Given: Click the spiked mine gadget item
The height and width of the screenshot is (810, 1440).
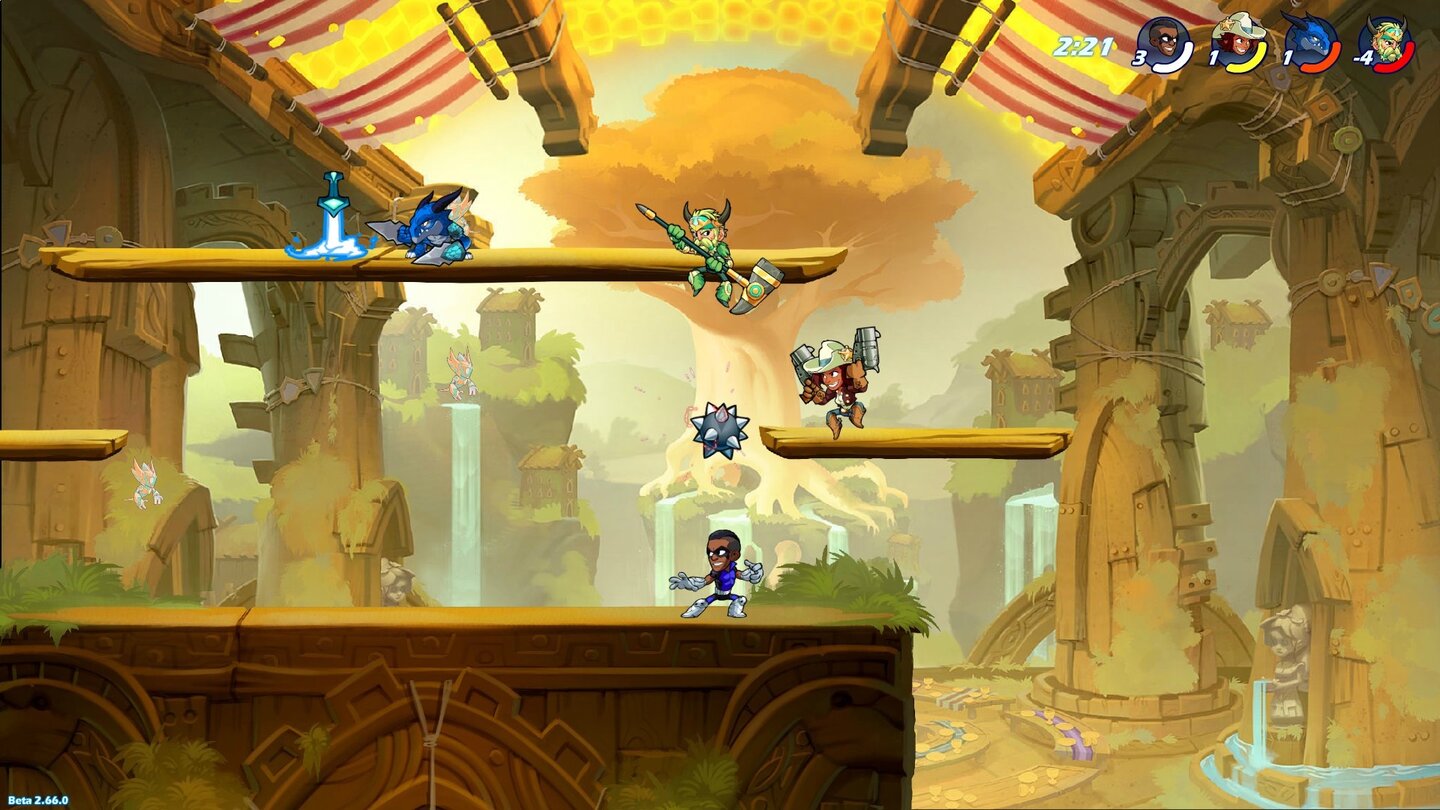Looking at the screenshot, I should coord(718,433).
